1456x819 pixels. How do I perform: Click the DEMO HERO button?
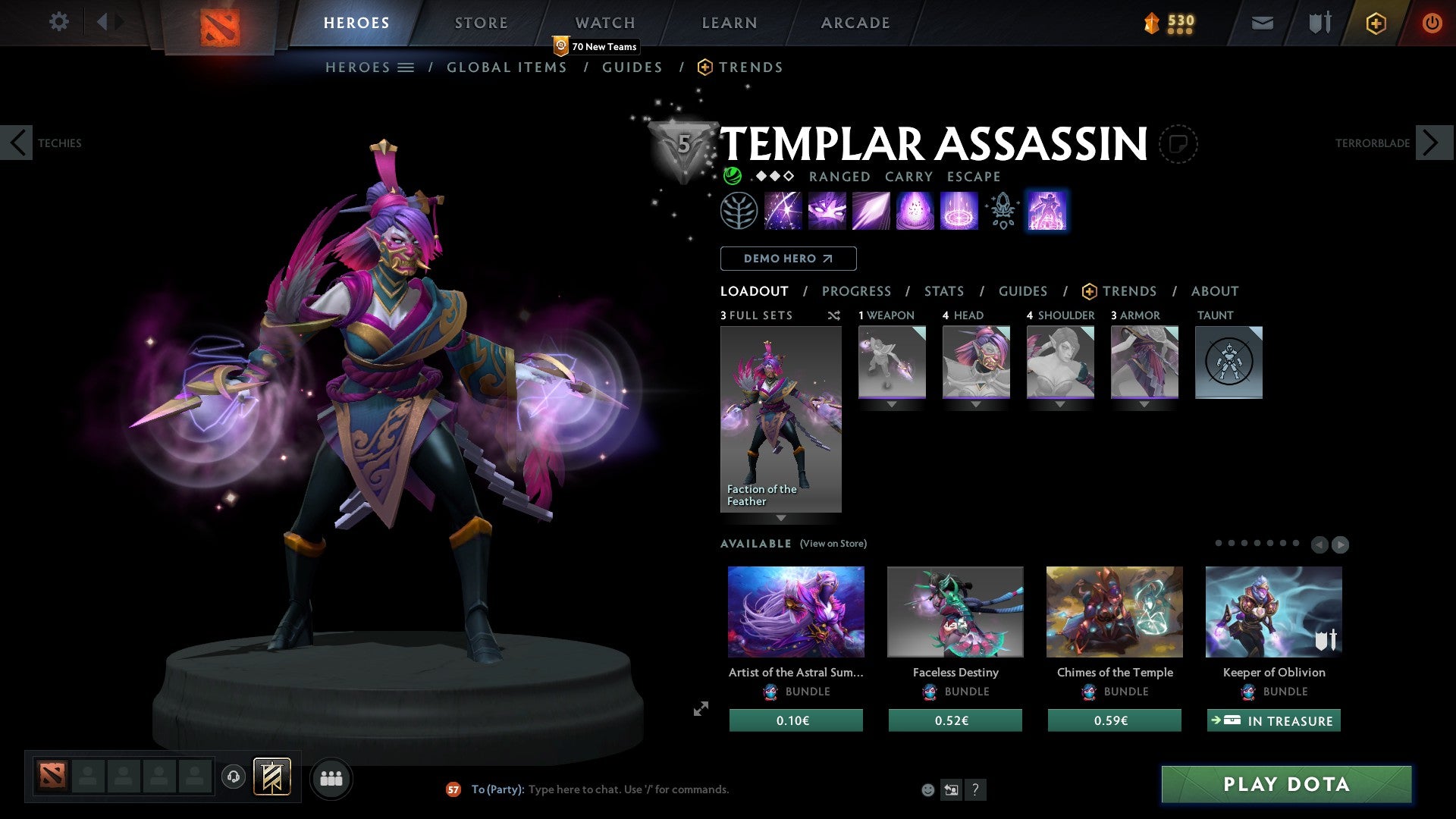(x=788, y=259)
